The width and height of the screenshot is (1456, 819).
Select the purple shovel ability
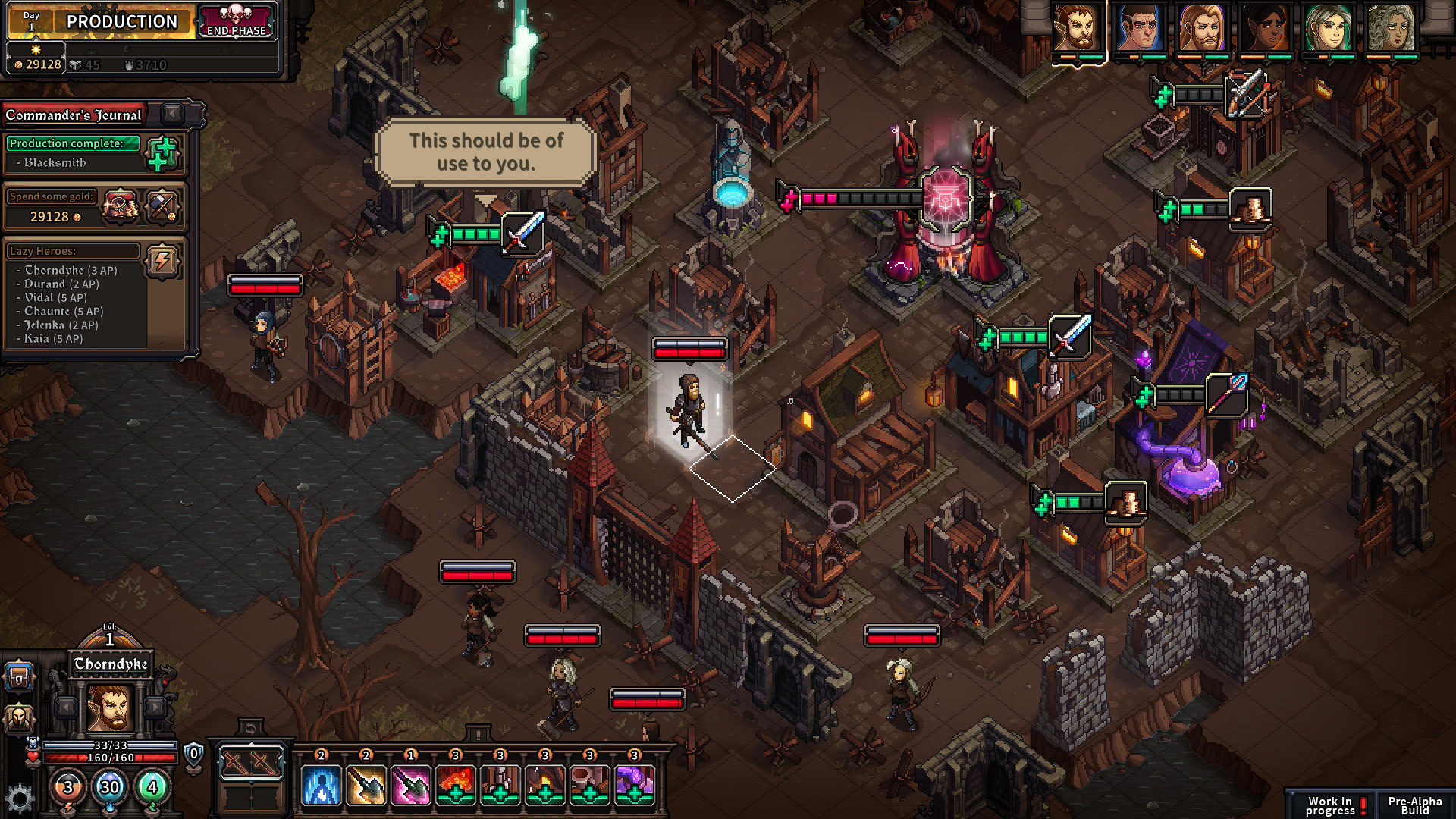coord(410,783)
